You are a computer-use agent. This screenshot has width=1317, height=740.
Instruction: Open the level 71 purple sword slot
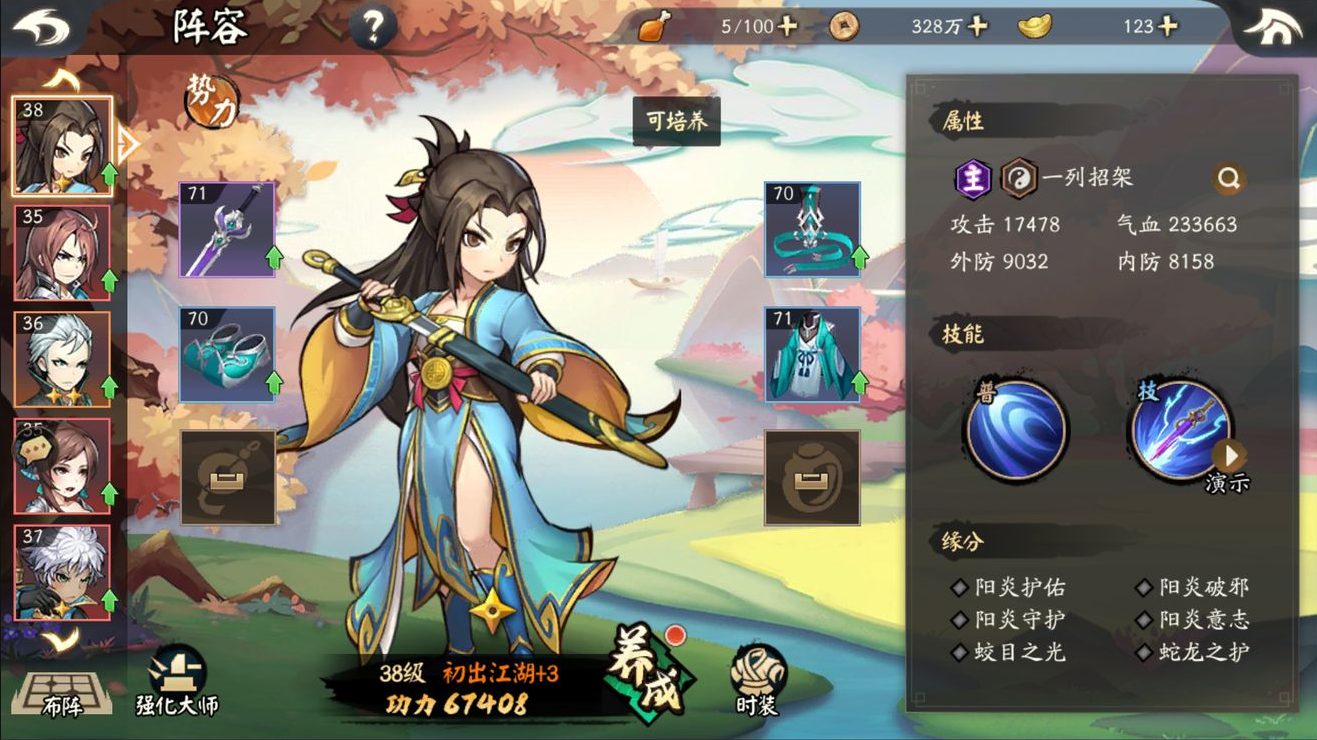point(227,229)
